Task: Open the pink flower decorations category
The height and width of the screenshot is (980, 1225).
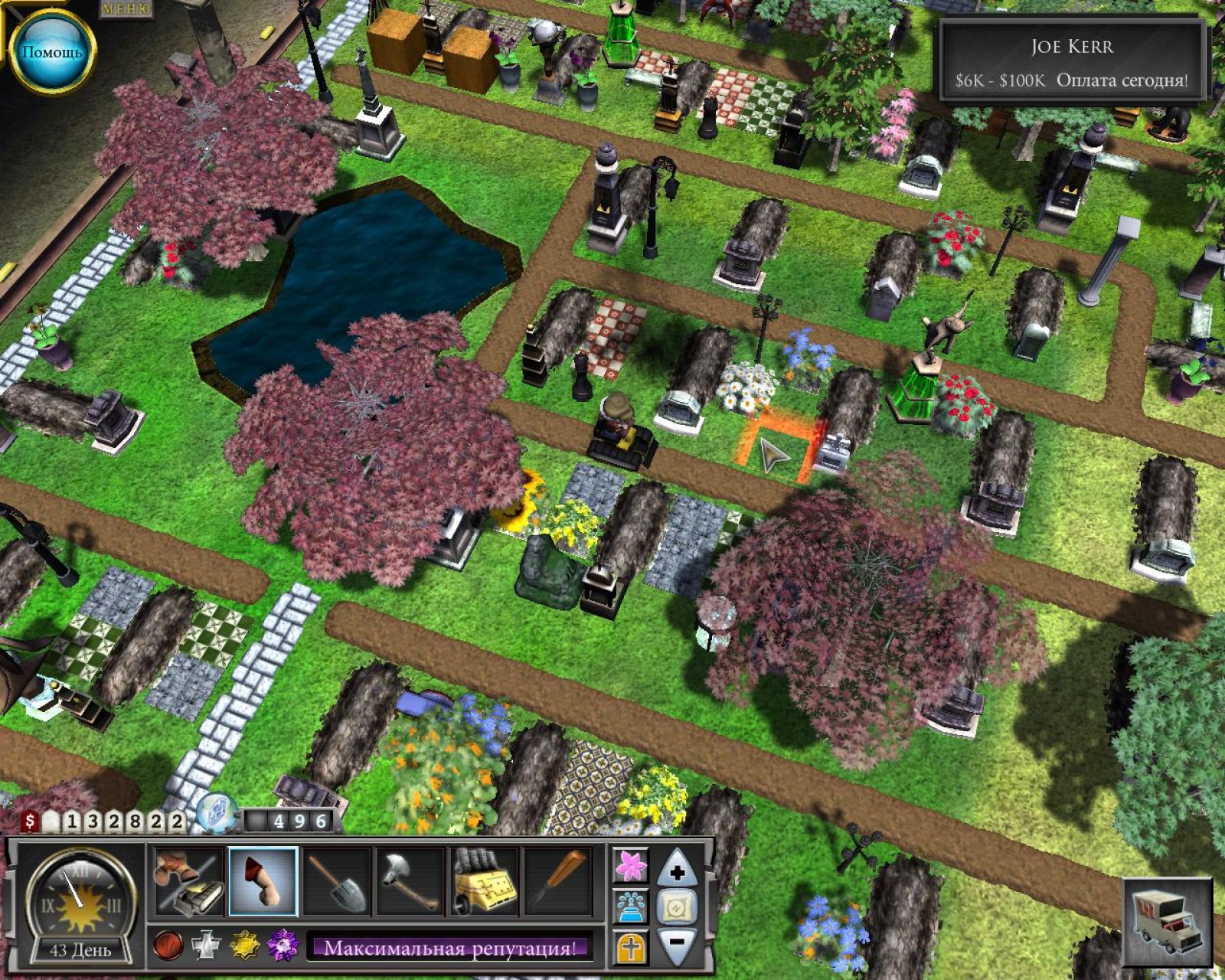Action: pyautogui.click(x=631, y=866)
